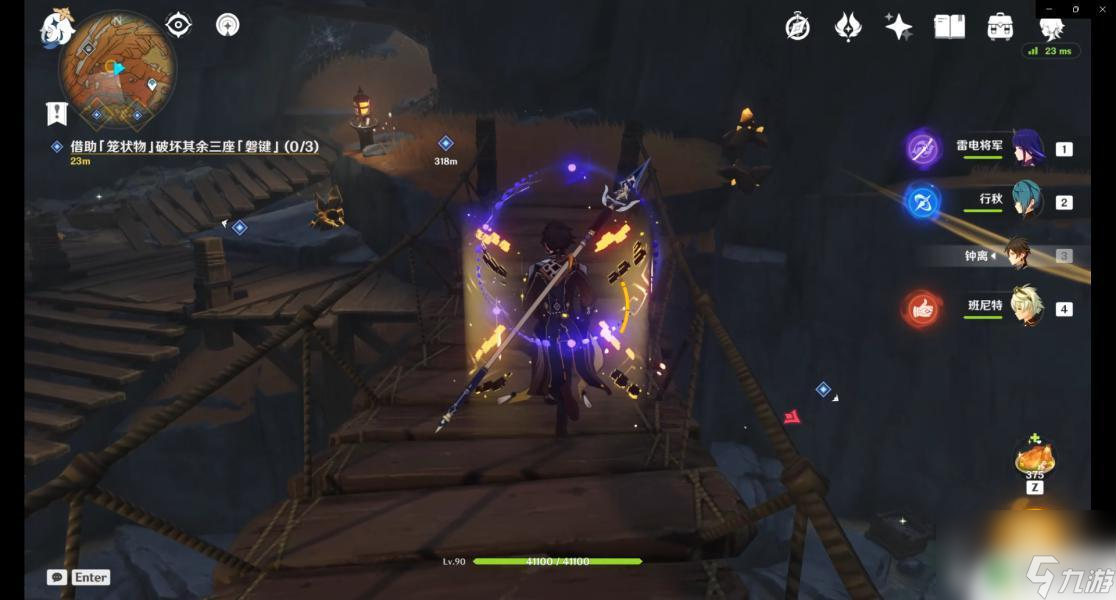Switch to party member 班尼特

point(1028,307)
